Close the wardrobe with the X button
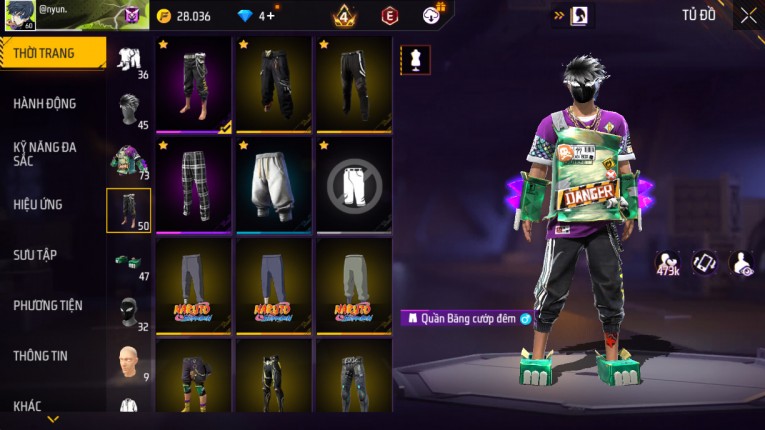This screenshot has width=765, height=430. [748, 15]
